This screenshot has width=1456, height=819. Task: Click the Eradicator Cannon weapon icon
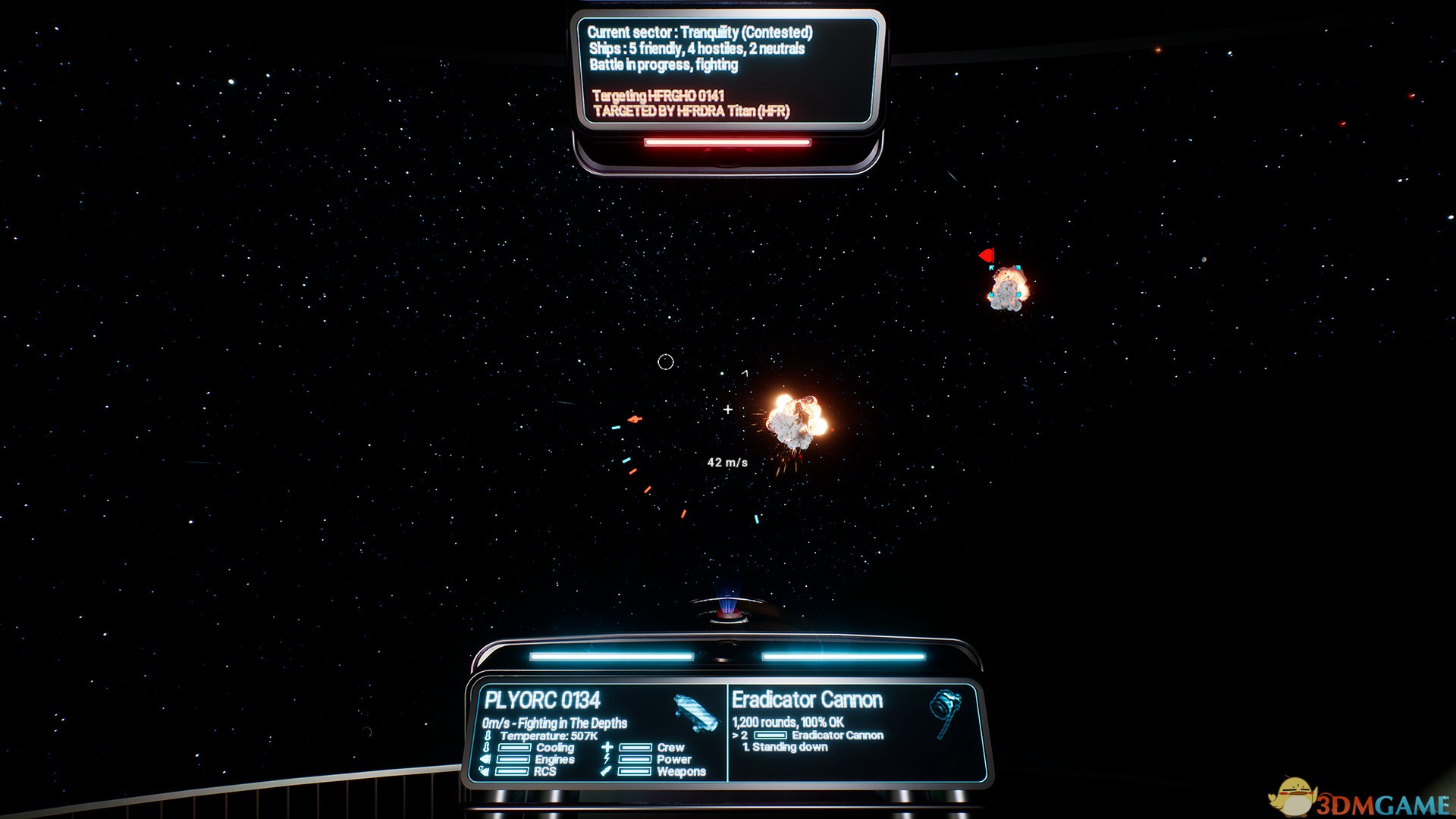click(945, 711)
